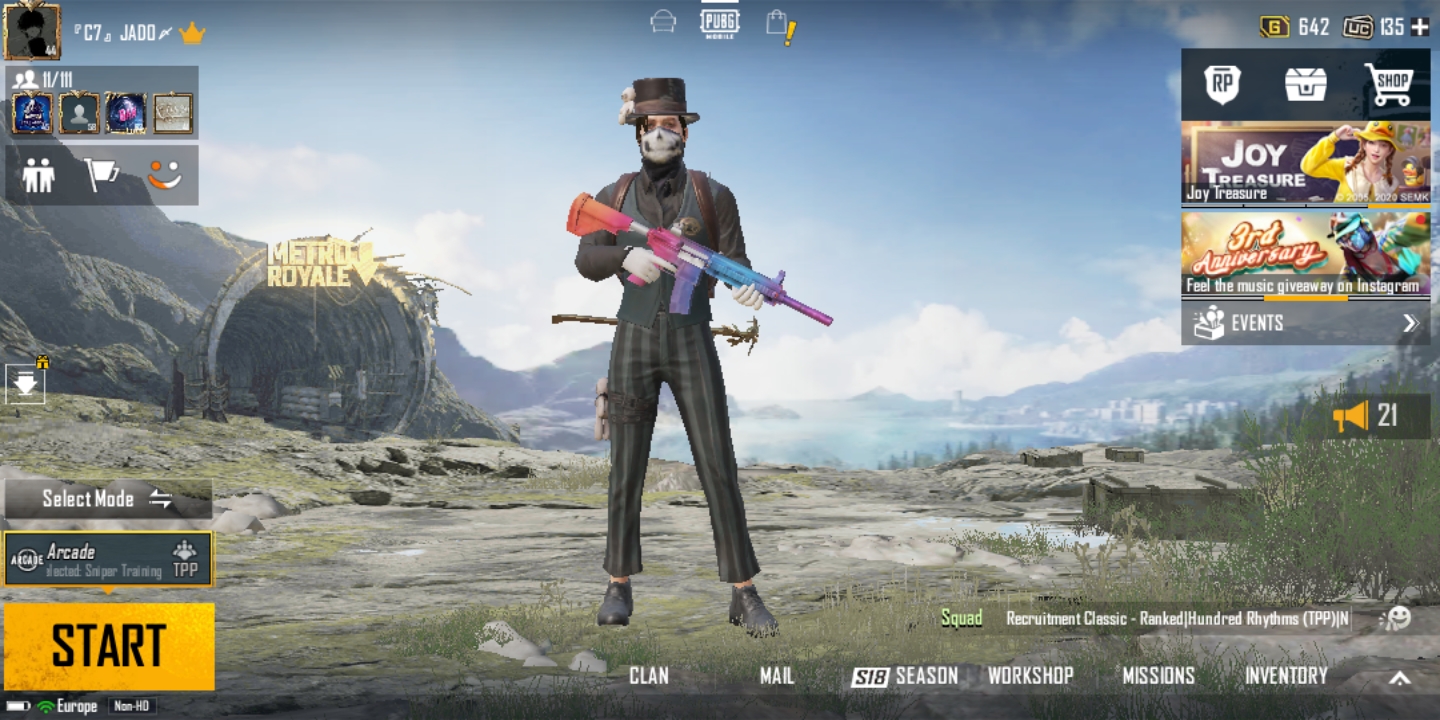
Task: Expand the Events panel chevron
Action: [1412, 323]
